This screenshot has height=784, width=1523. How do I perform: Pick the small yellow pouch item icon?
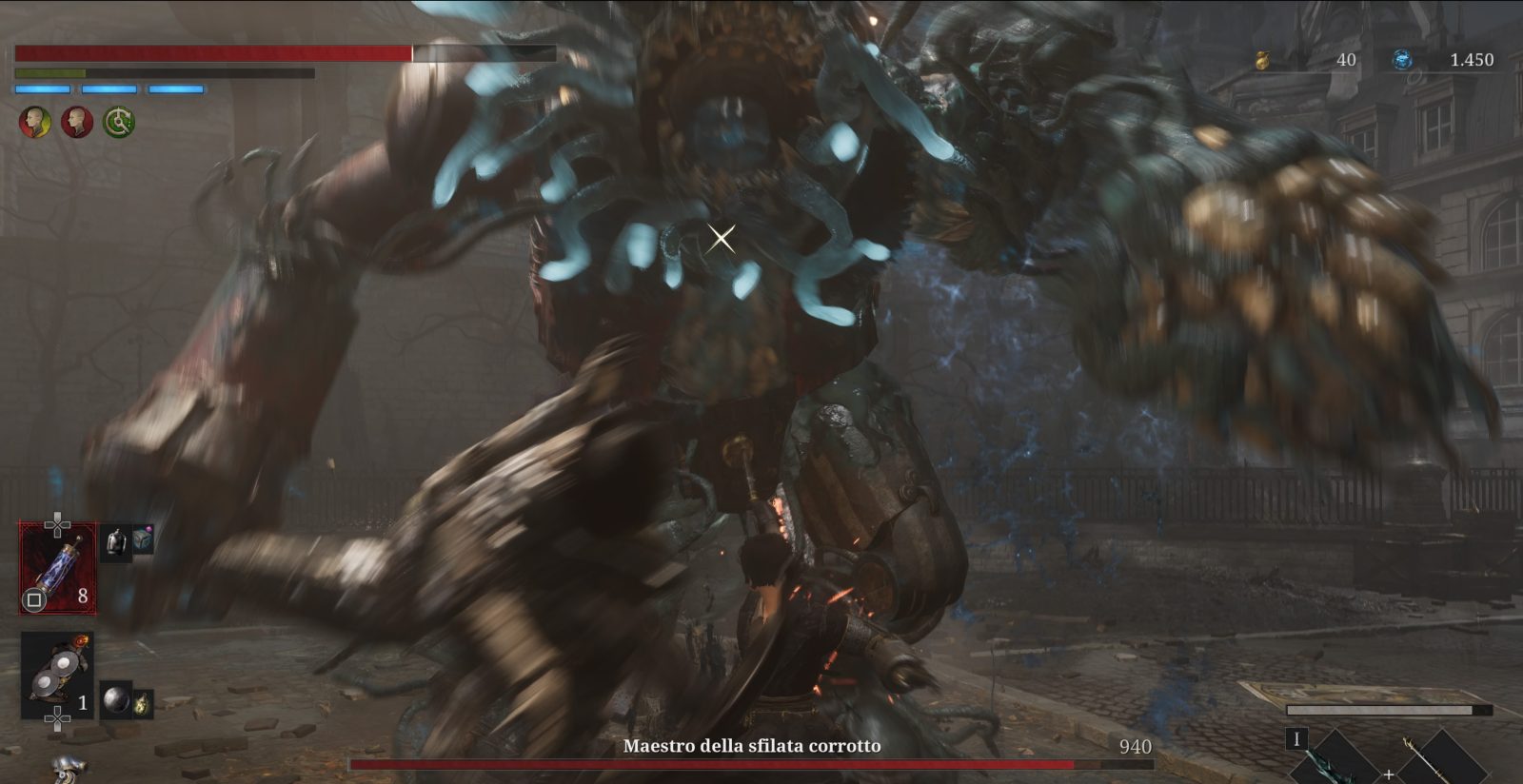[143, 704]
